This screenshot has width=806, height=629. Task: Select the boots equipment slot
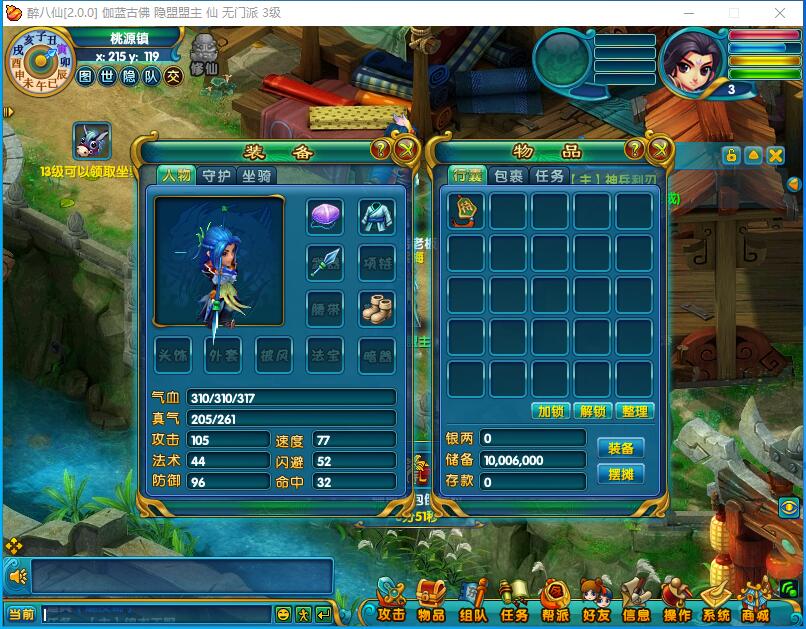[x=377, y=309]
